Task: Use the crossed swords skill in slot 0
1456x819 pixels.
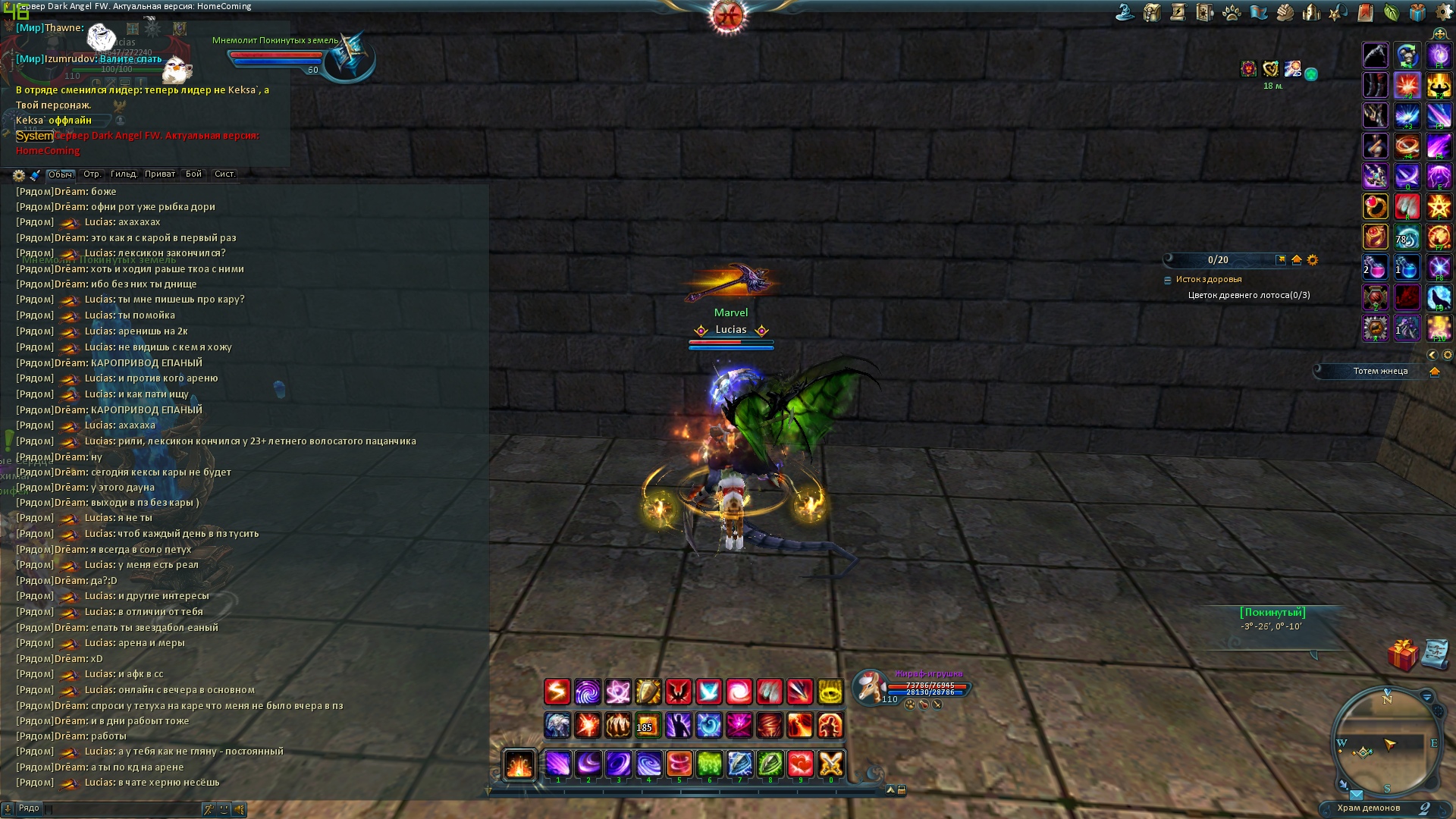Action: click(830, 764)
